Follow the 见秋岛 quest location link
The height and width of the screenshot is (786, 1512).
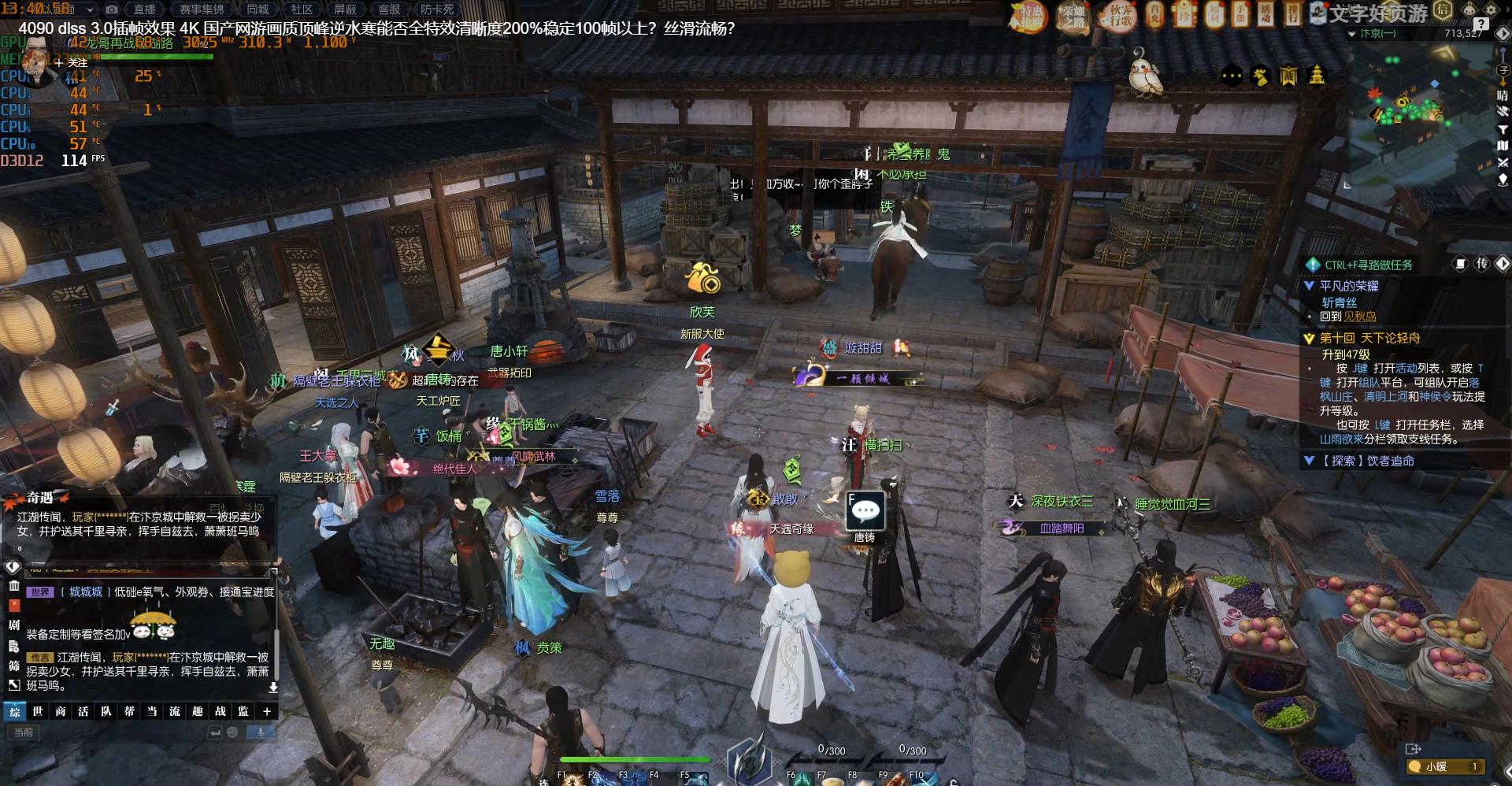(x=1360, y=317)
